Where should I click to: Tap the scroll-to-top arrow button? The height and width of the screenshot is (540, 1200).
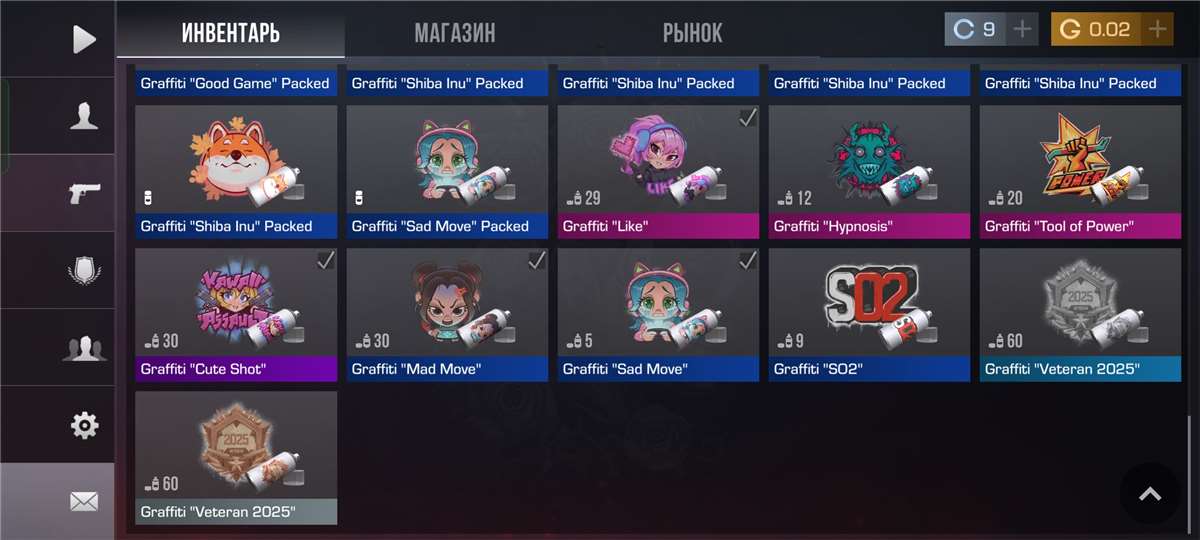tap(1150, 493)
